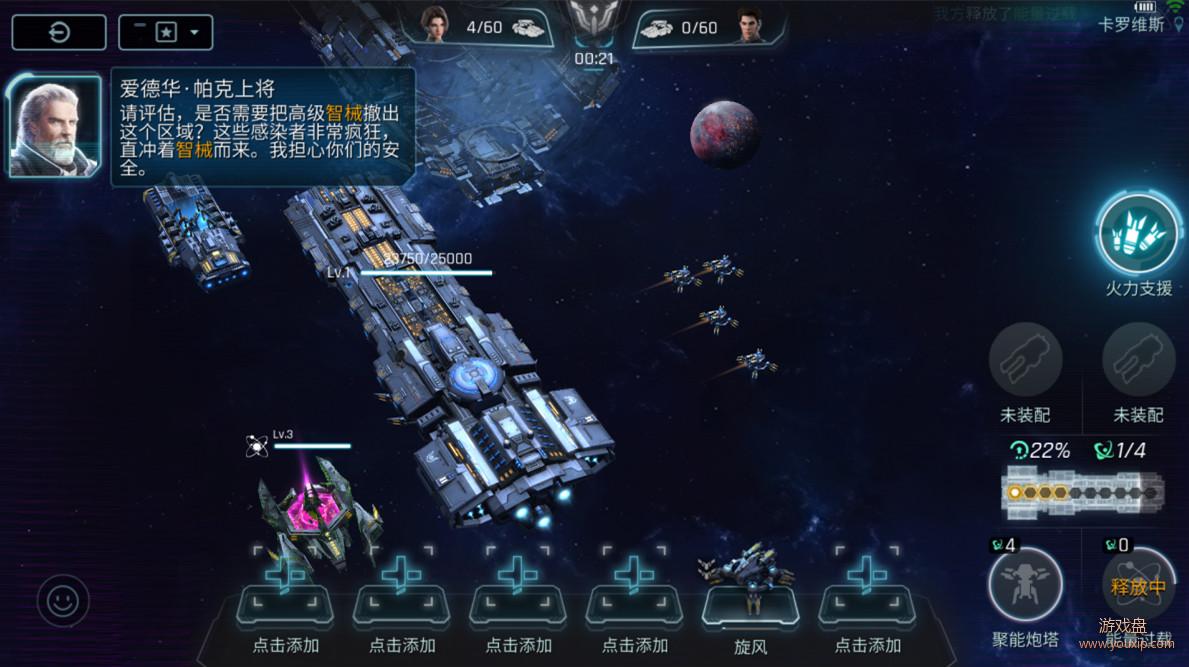The image size is (1189, 667).
Task: Deploy the 聚能炮塔 turret ability
Action: click(1025, 586)
